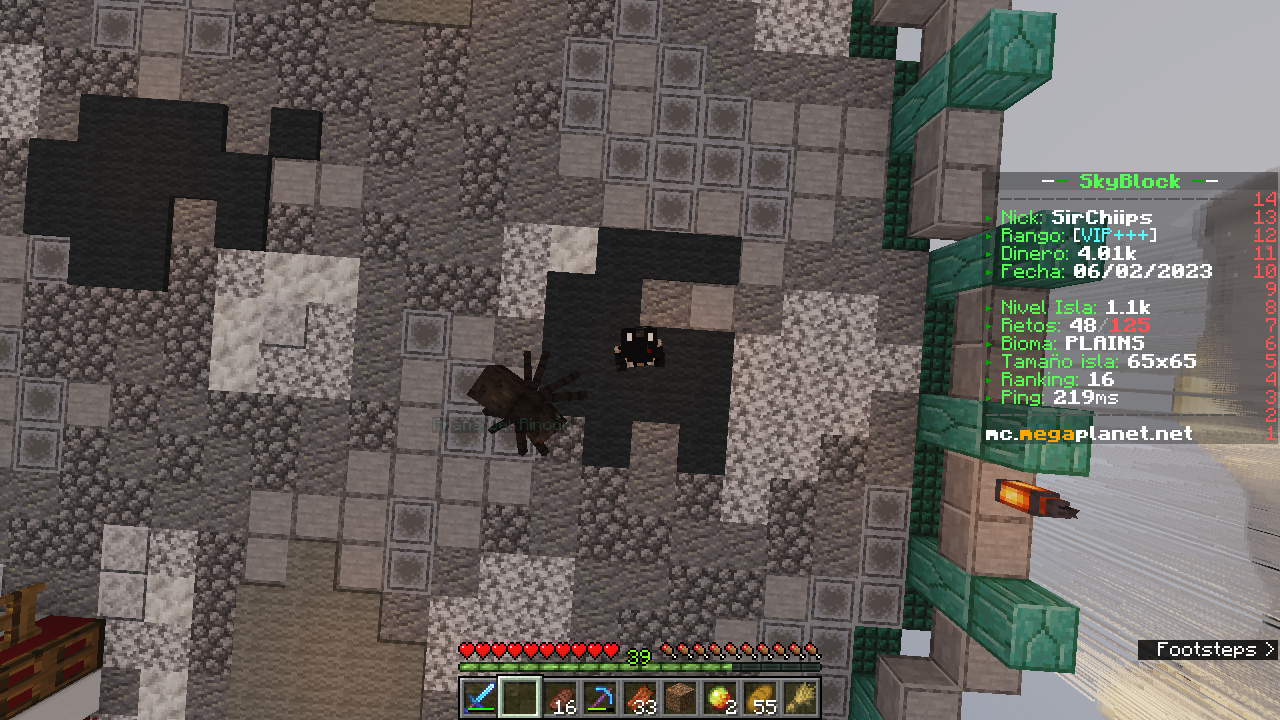
Task: Select the diamond pickaxe hotbar slot
Action: [x=600, y=696]
